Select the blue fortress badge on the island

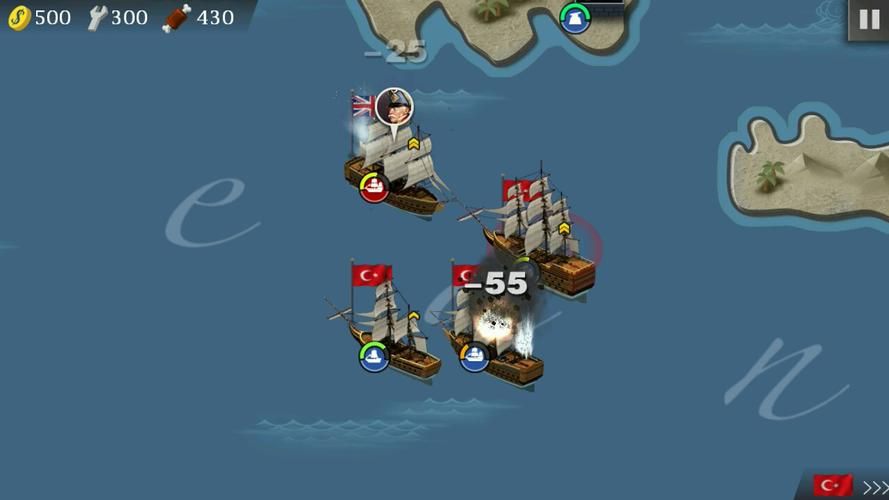coord(575,18)
